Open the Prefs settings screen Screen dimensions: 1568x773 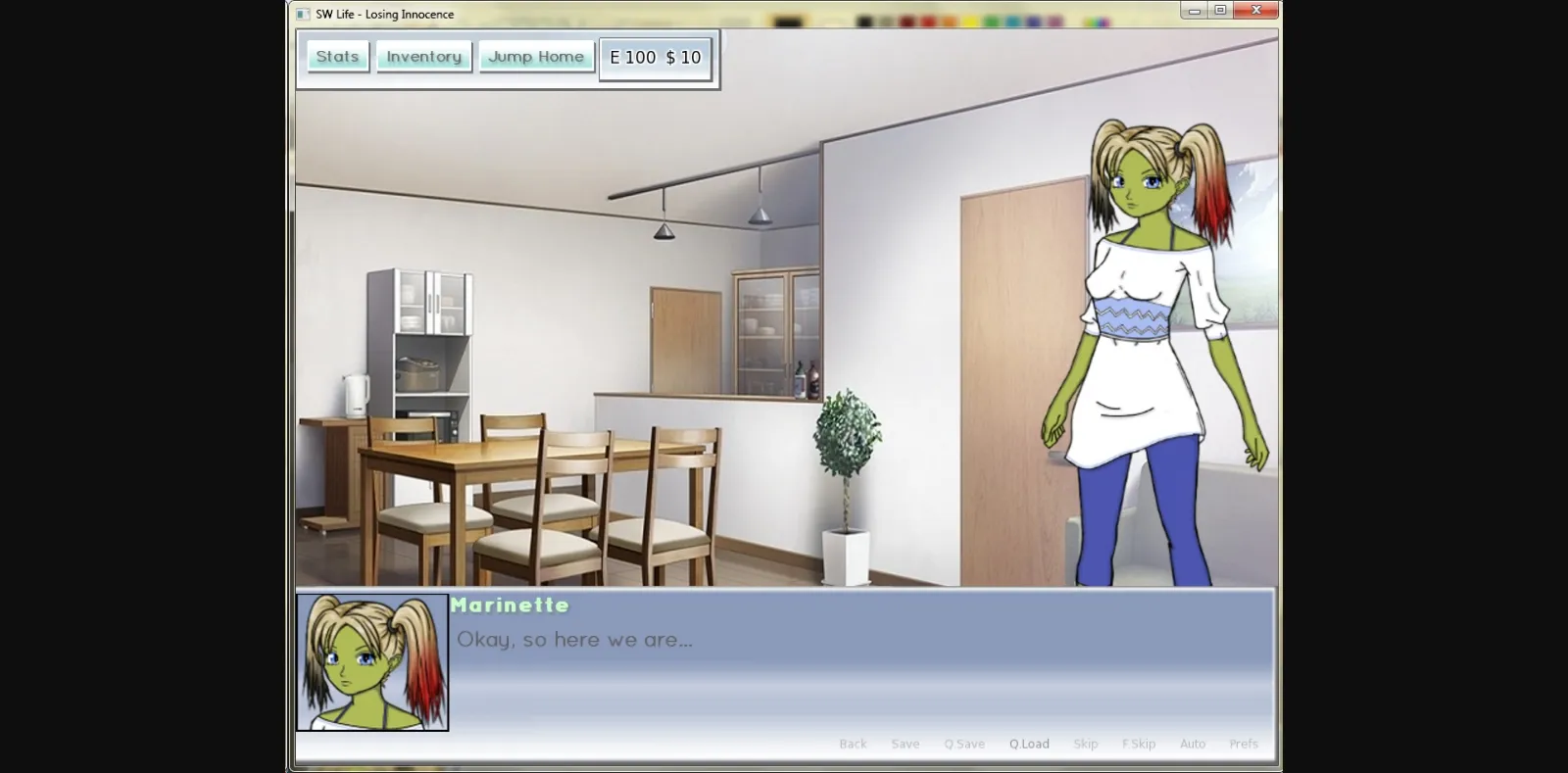[1242, 744]
